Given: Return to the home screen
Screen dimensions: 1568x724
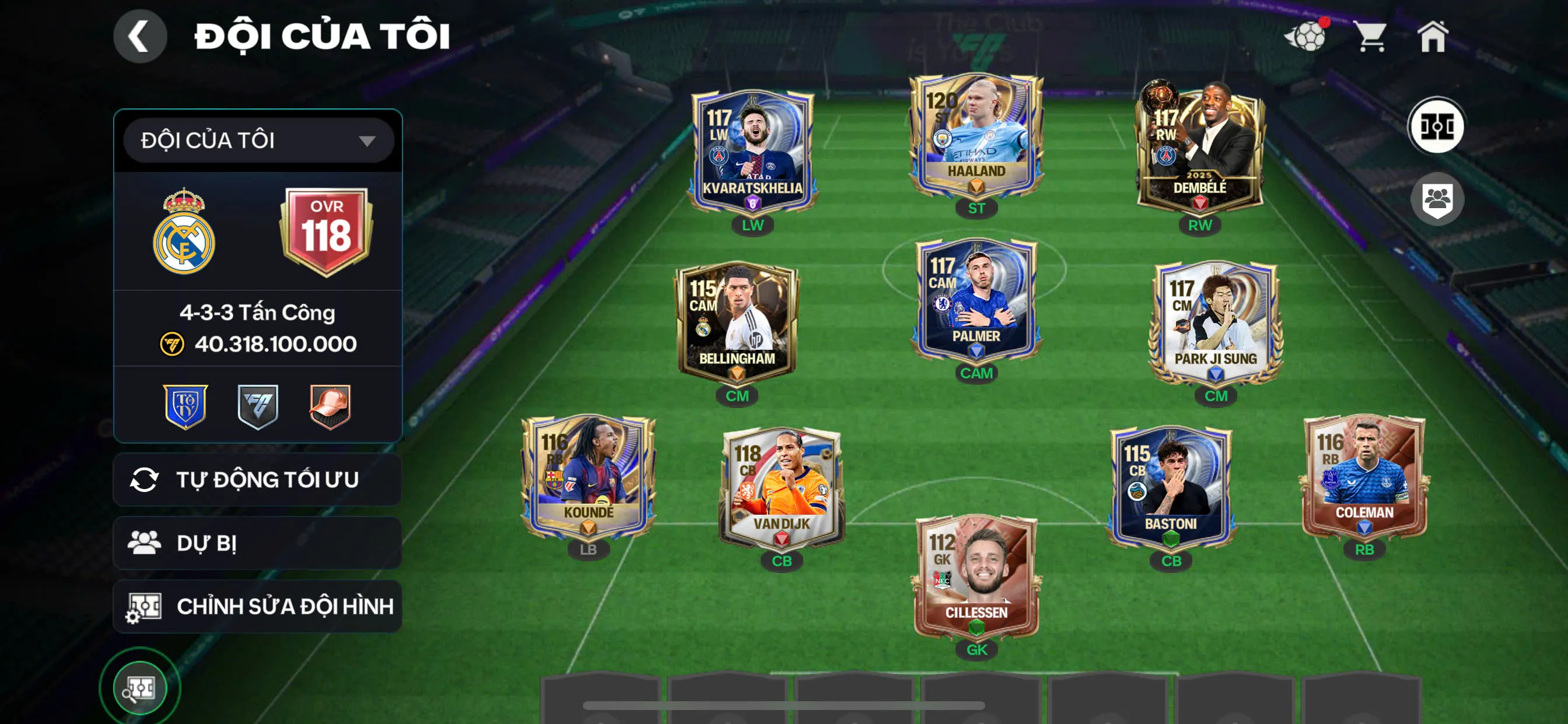Looking at the screenshot, I should coord(1433,37).
